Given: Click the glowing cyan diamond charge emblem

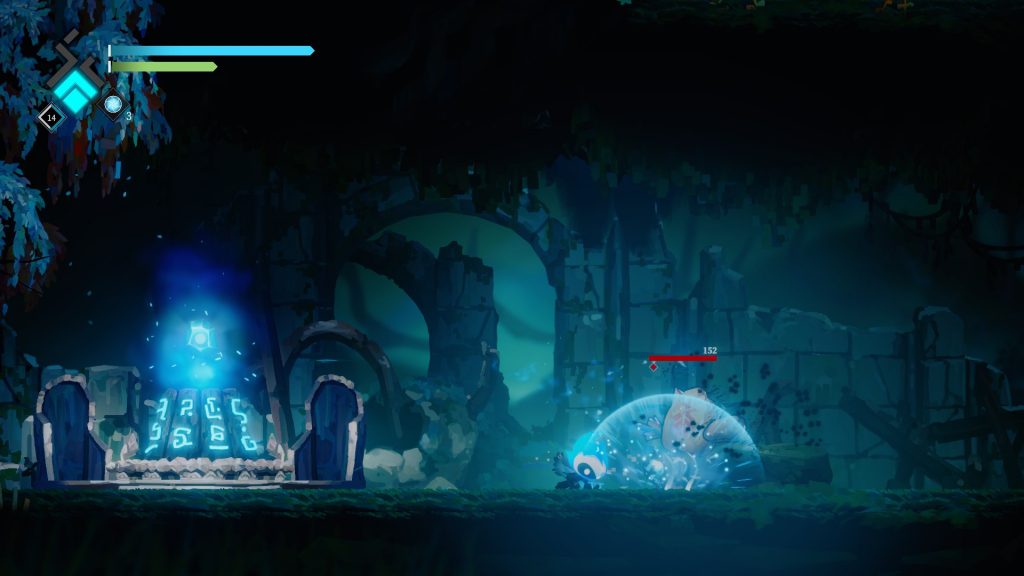Looking at the screenshot, I should coord(75,91).
